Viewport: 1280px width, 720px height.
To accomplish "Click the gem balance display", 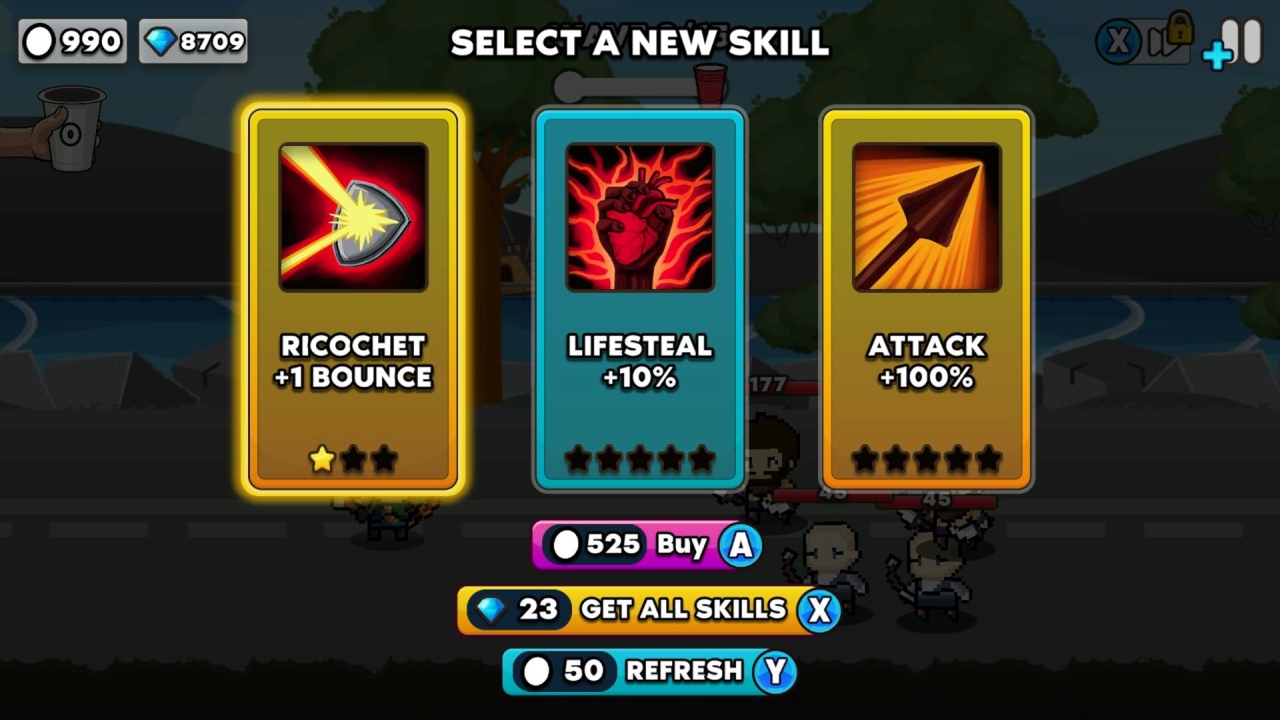I will (192, 41).
